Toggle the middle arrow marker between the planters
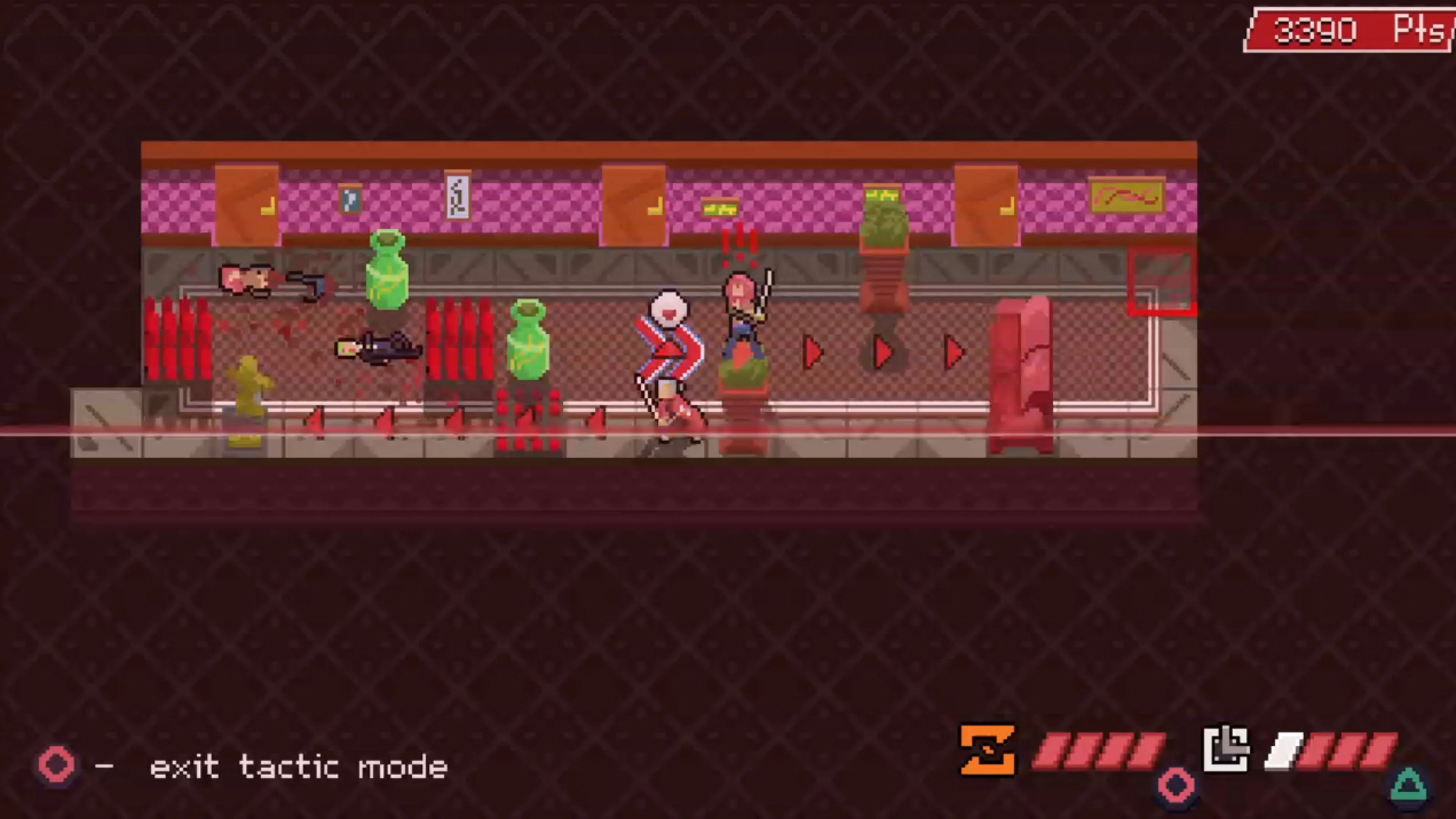 pos(882,351)
